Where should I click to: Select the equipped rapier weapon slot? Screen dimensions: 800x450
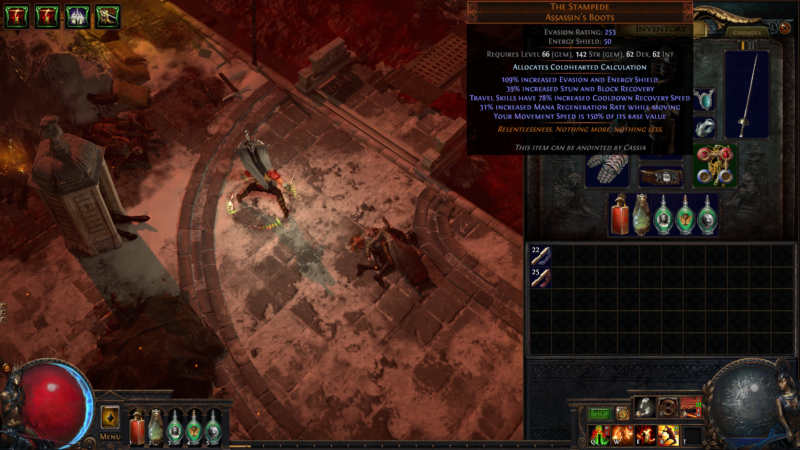[x=746, y=95]
